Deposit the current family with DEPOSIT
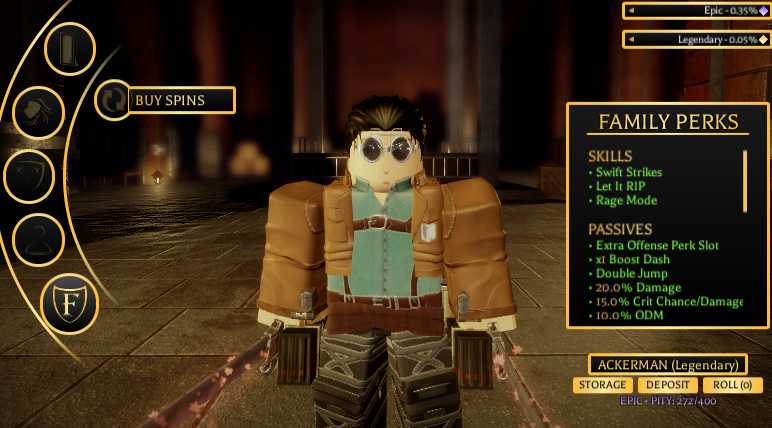The height and width of the screenshot is (428, 772). coord(667,385)
